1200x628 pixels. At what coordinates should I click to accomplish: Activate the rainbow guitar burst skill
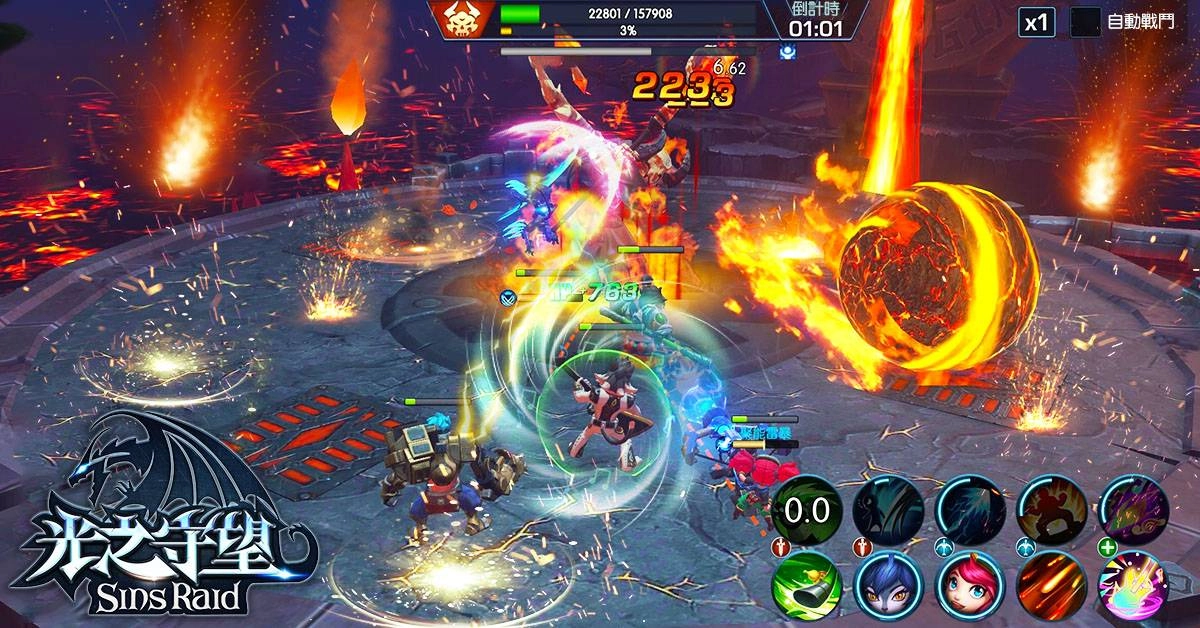pos(1135,587)
